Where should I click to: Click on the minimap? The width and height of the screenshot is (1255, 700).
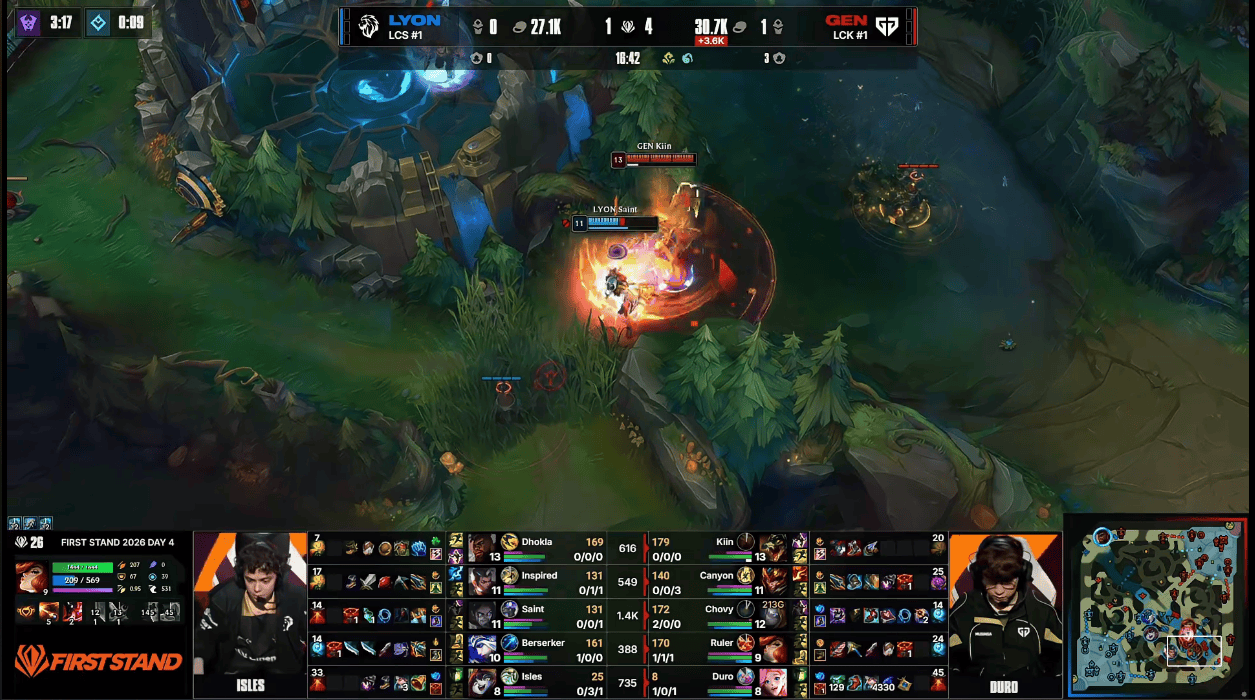pyautogui.click(x=1157, y=607)
